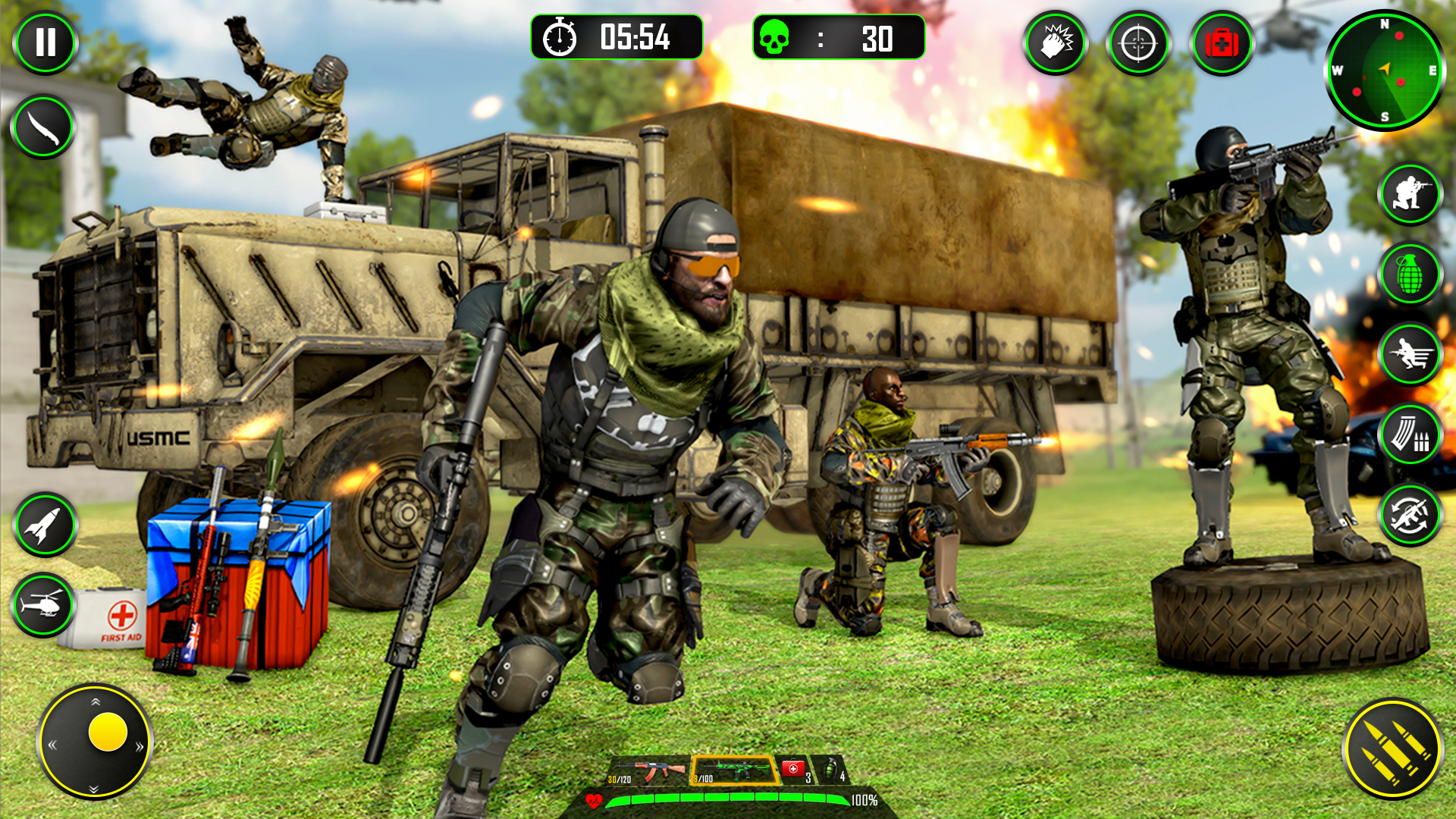1456x819 pixels.
Task: Launch an airstrike with the rocket icon
Action: click(x=43, y=524)
